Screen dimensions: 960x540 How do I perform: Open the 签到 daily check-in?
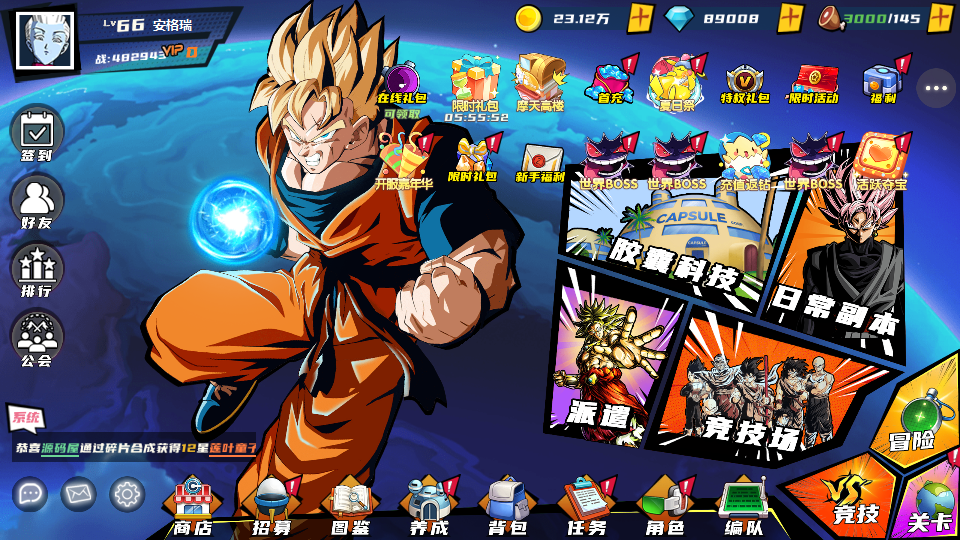coord(37,133)
